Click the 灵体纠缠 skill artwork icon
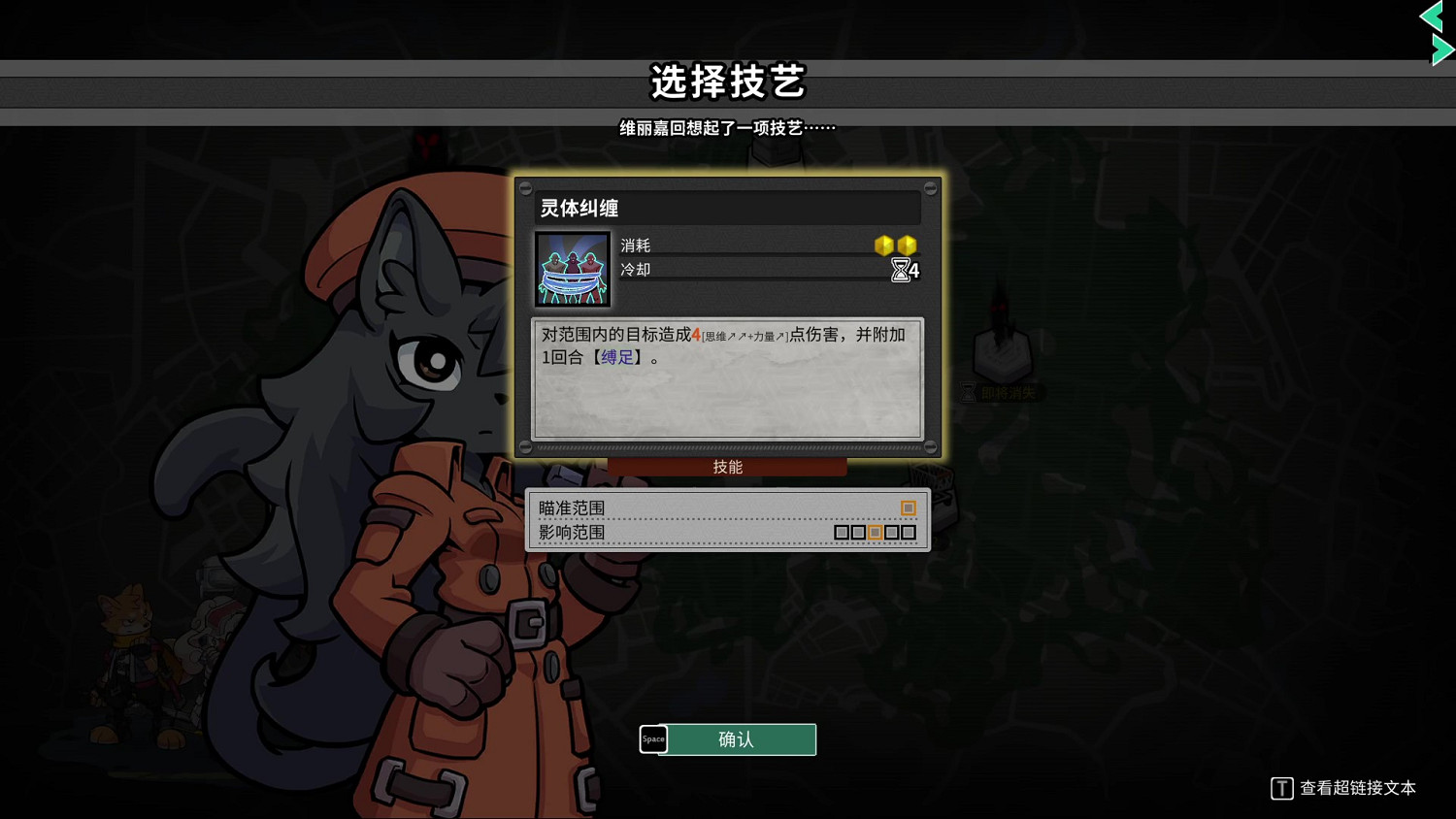The width and height of the screenshot is (1456, 819). [x=572, y=268]
